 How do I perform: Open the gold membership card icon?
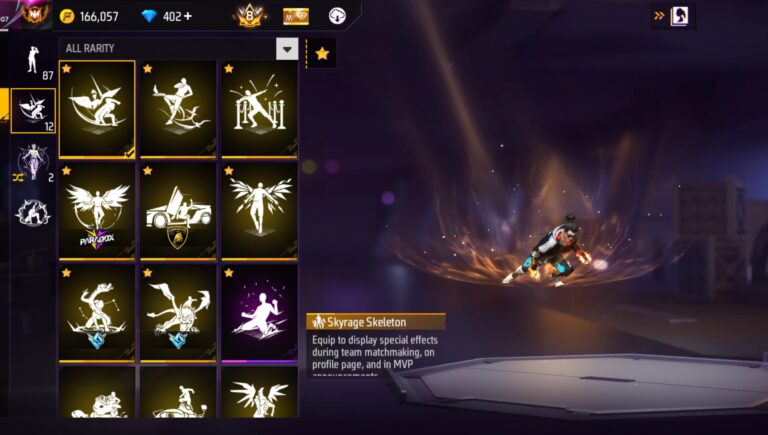[295, 16]
